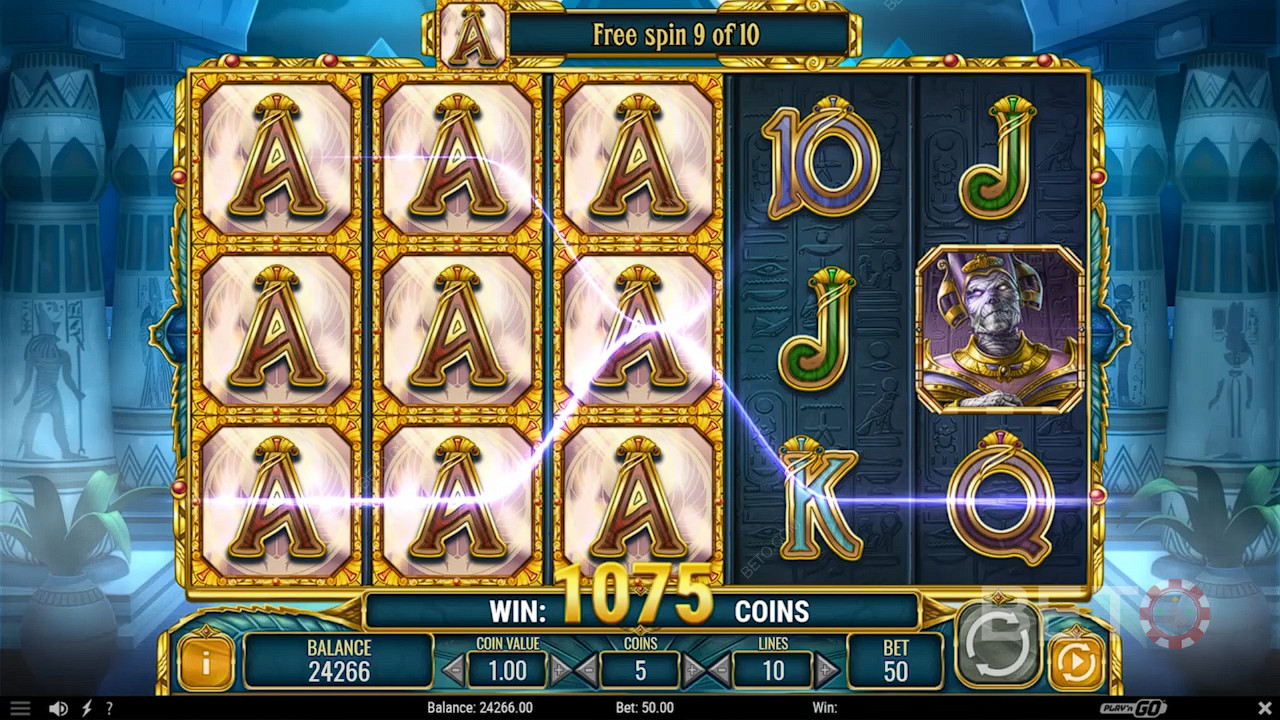
Task: Increase the number of coins
Action: click(x=692, y=669)
